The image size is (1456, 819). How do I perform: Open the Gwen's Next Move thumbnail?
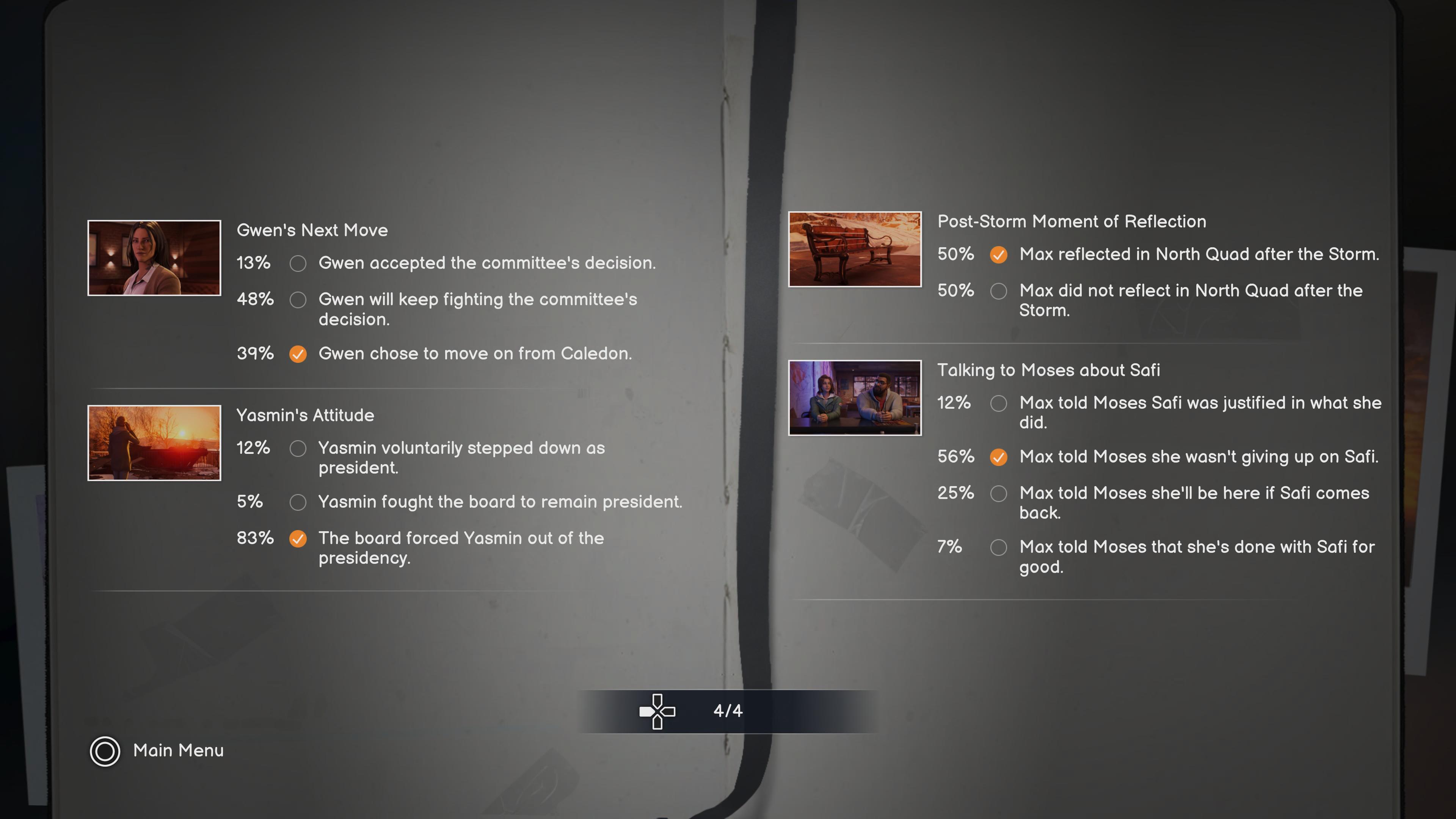tap(154, 258)
